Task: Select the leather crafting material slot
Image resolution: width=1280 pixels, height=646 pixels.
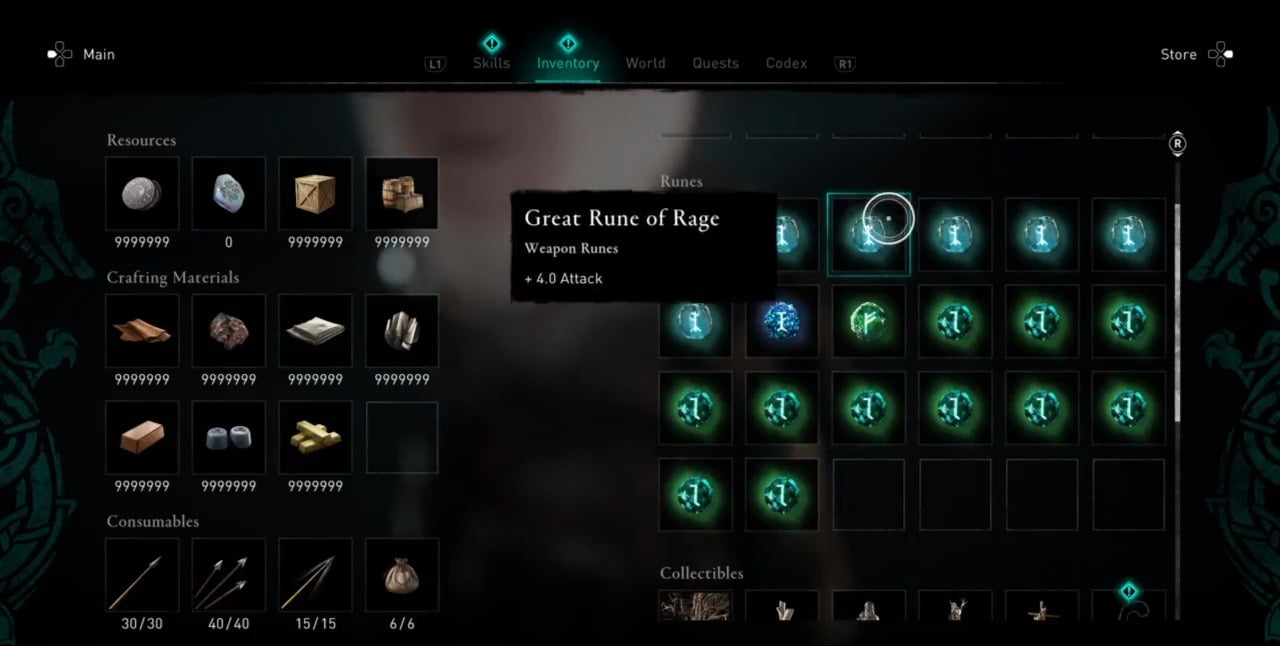Action: (142, 330)
